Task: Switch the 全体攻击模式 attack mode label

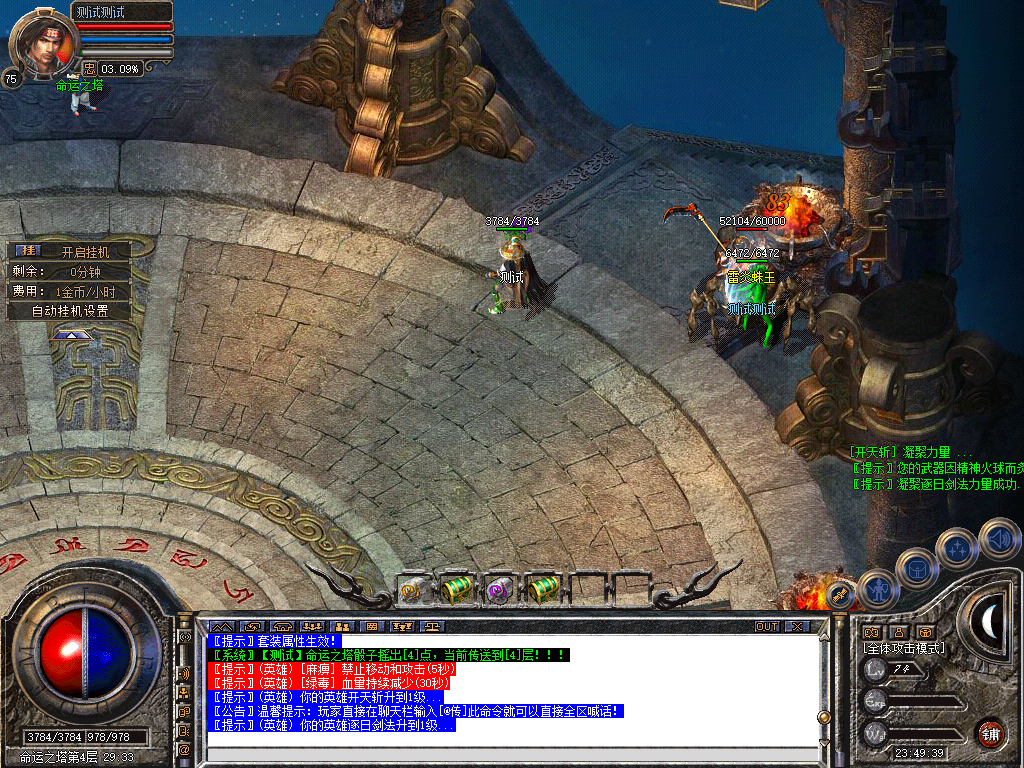Action: tap(903, 648)
